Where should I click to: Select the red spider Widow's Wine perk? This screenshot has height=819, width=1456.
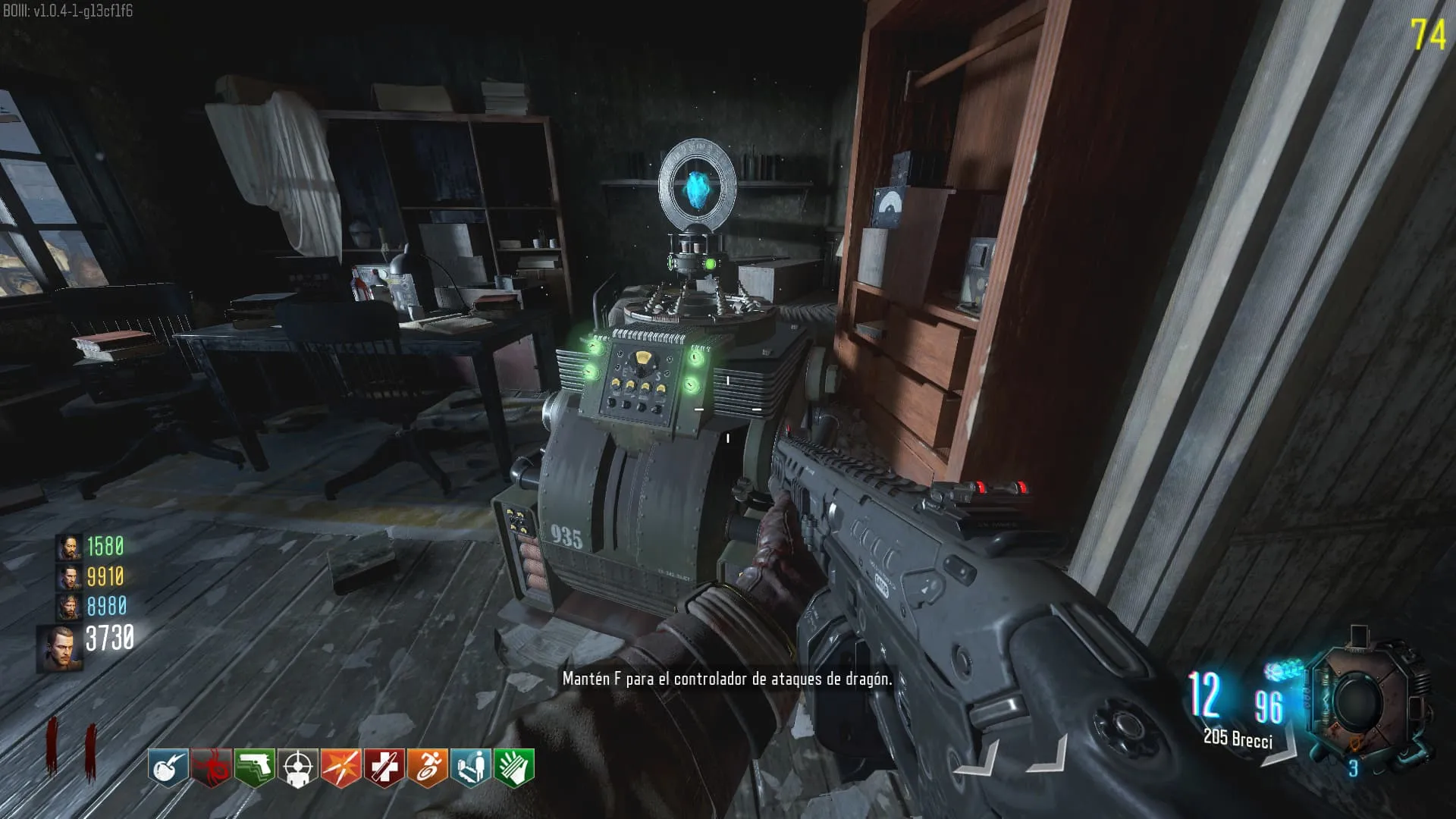click(211, 768)
